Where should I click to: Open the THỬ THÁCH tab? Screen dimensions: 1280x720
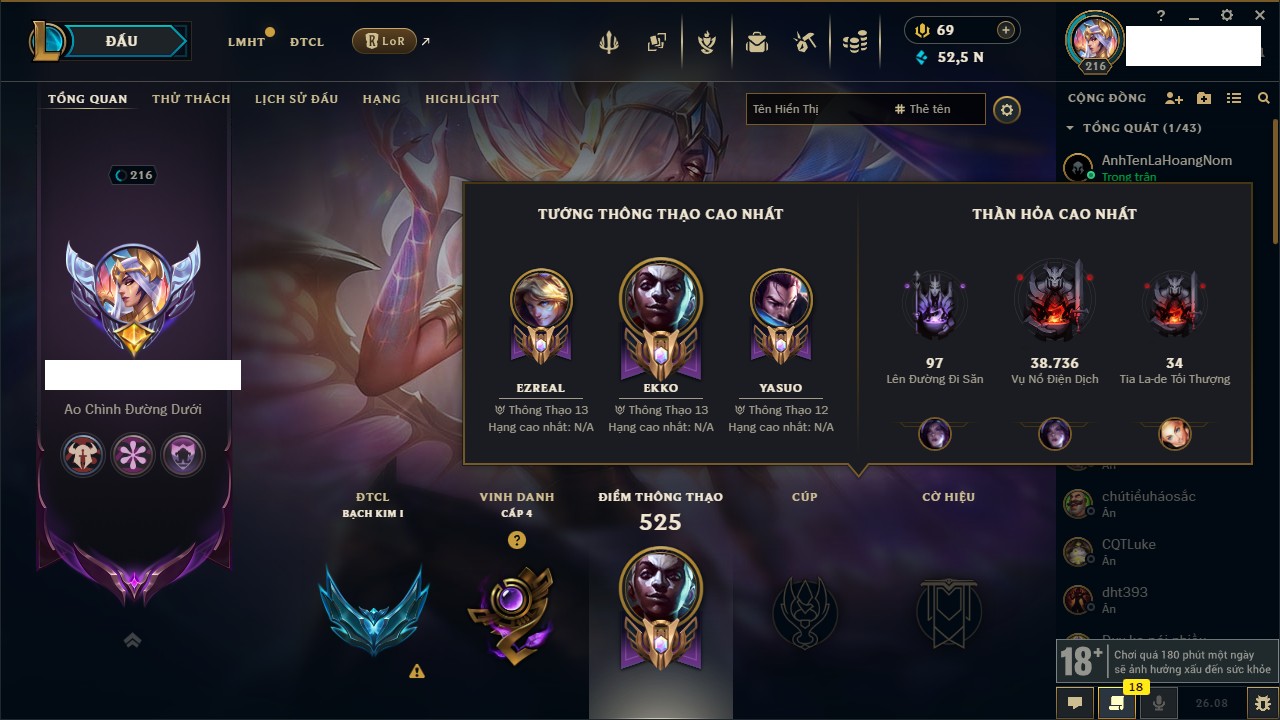191,99
